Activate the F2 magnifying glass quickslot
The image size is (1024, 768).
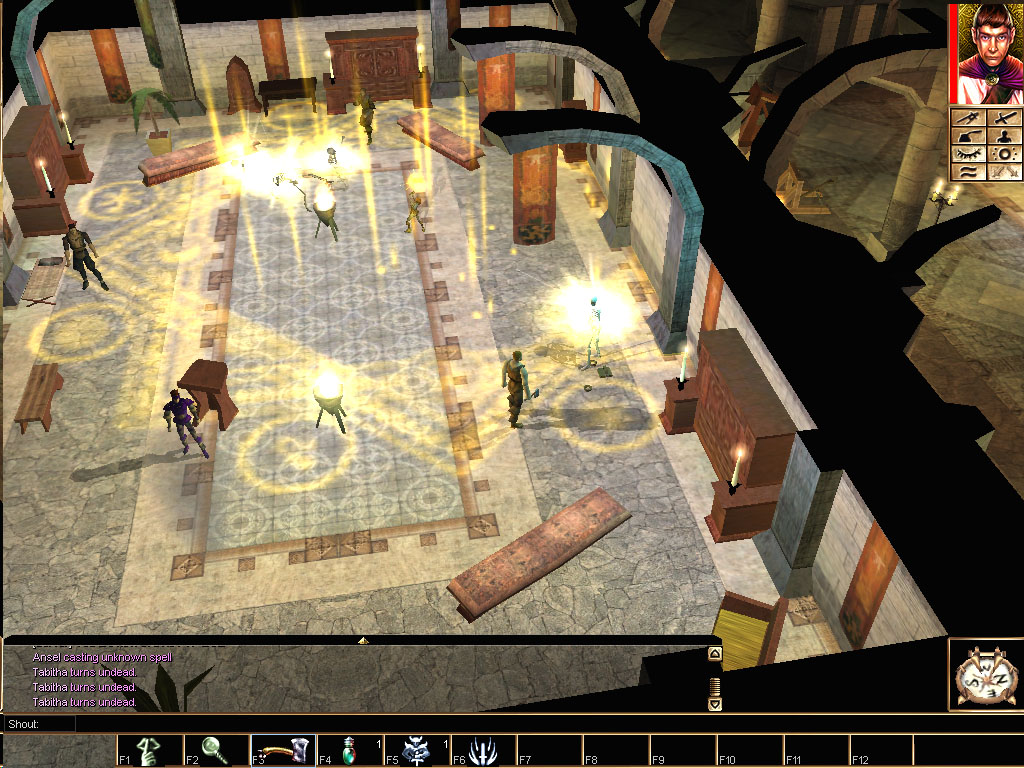(216, 750)
